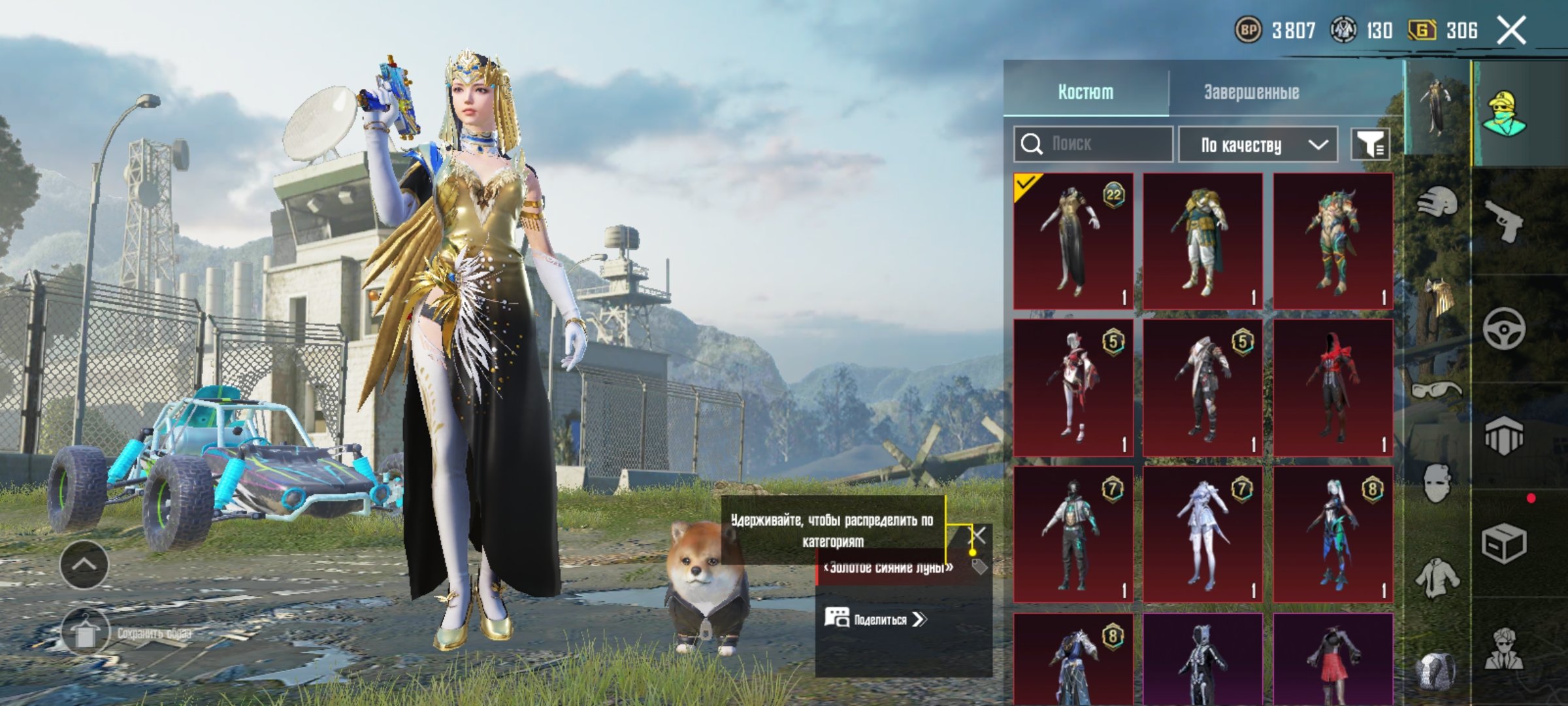The height and width of the screenshot is (706, 1568).
Task: Switch to the Завершенные tab
Action: (x=1251, y=92)
